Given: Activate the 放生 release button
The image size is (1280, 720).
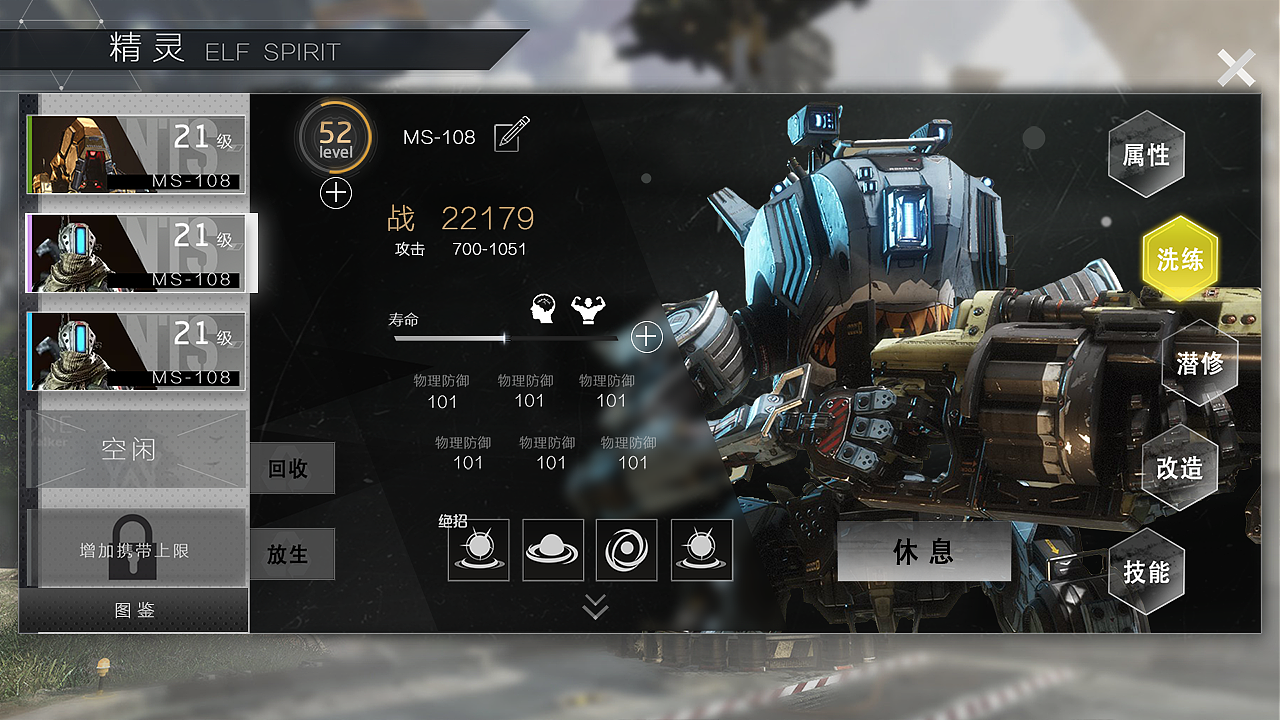Looking at the screenshot, I should (x=288, y=553).
